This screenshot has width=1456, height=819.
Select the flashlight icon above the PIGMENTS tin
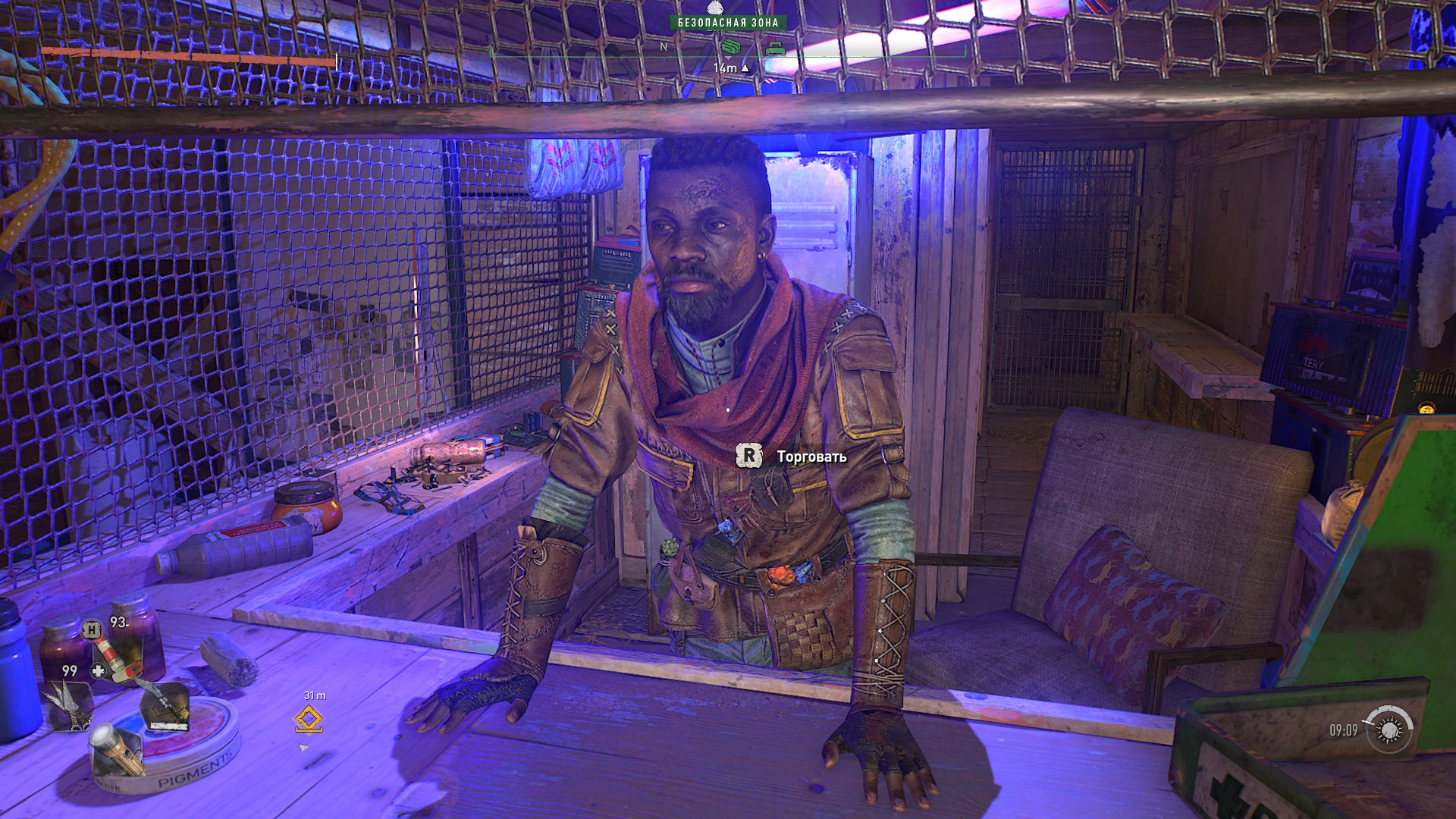117,750
